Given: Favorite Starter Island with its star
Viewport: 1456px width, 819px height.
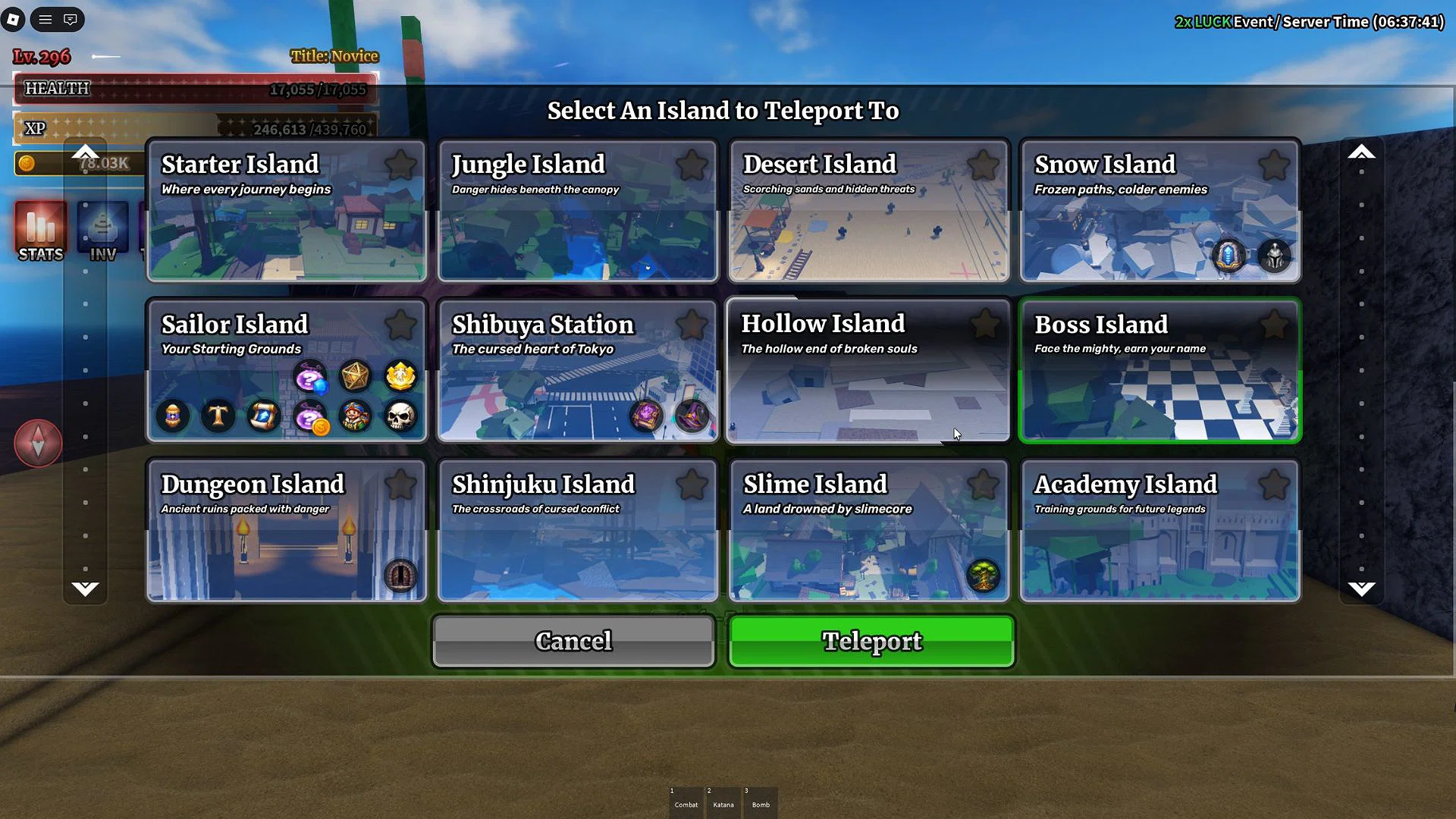Looking at the screenshot, I should pyautogui.click(x=401, y=164).
